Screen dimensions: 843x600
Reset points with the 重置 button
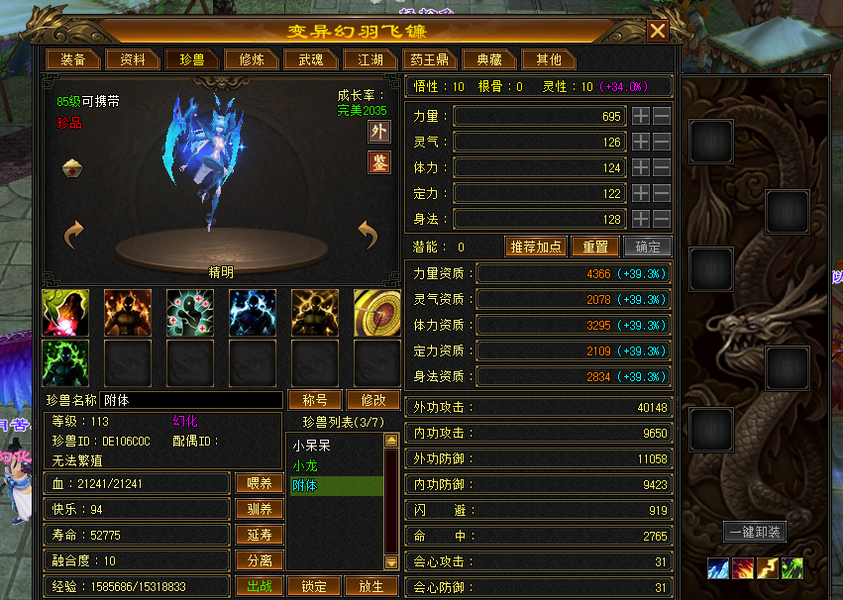point(595,247)
